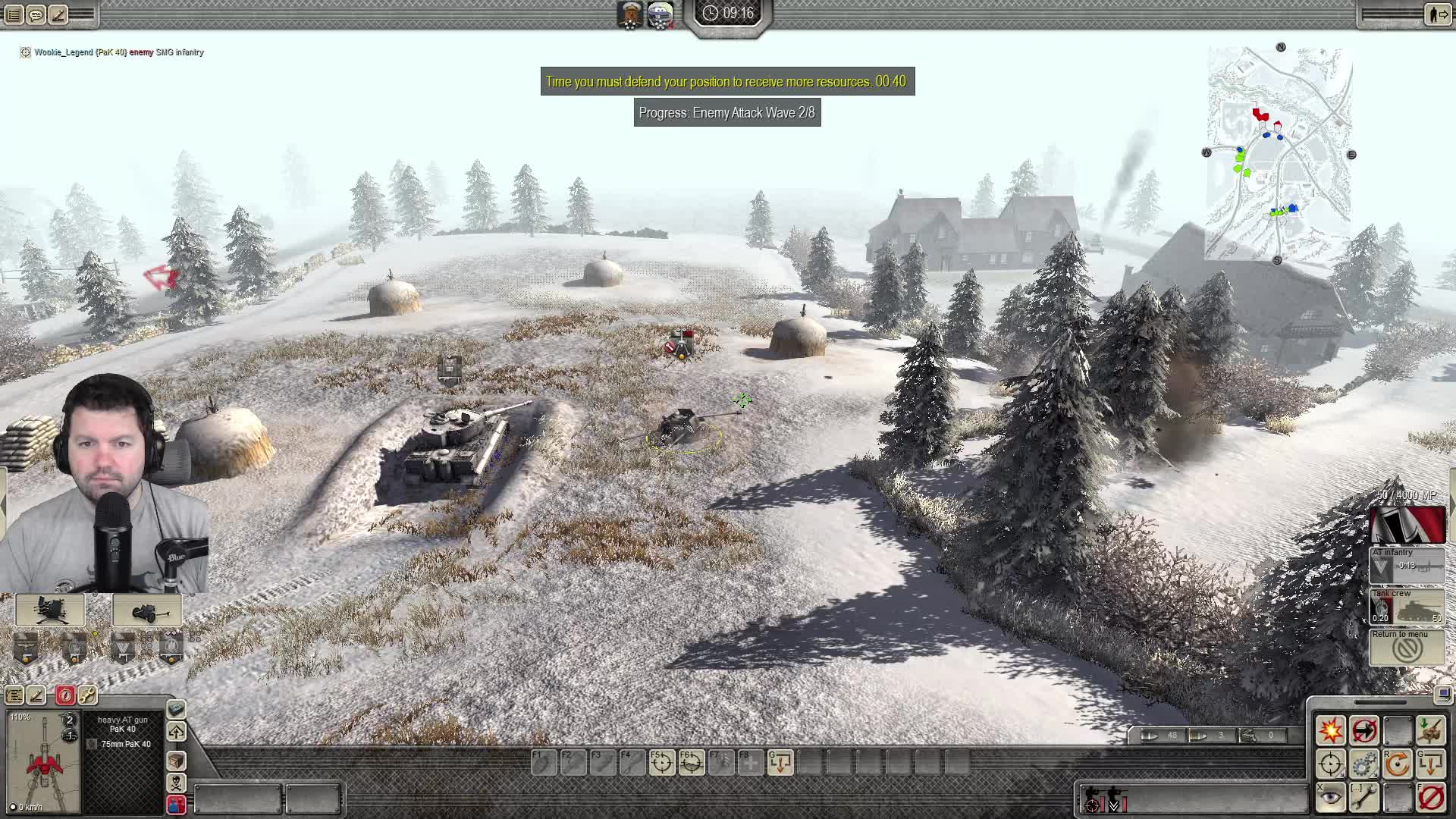The image size is (1456, 819).
Task: Select the F6 ground target hotbar slot
Action: 691,763
